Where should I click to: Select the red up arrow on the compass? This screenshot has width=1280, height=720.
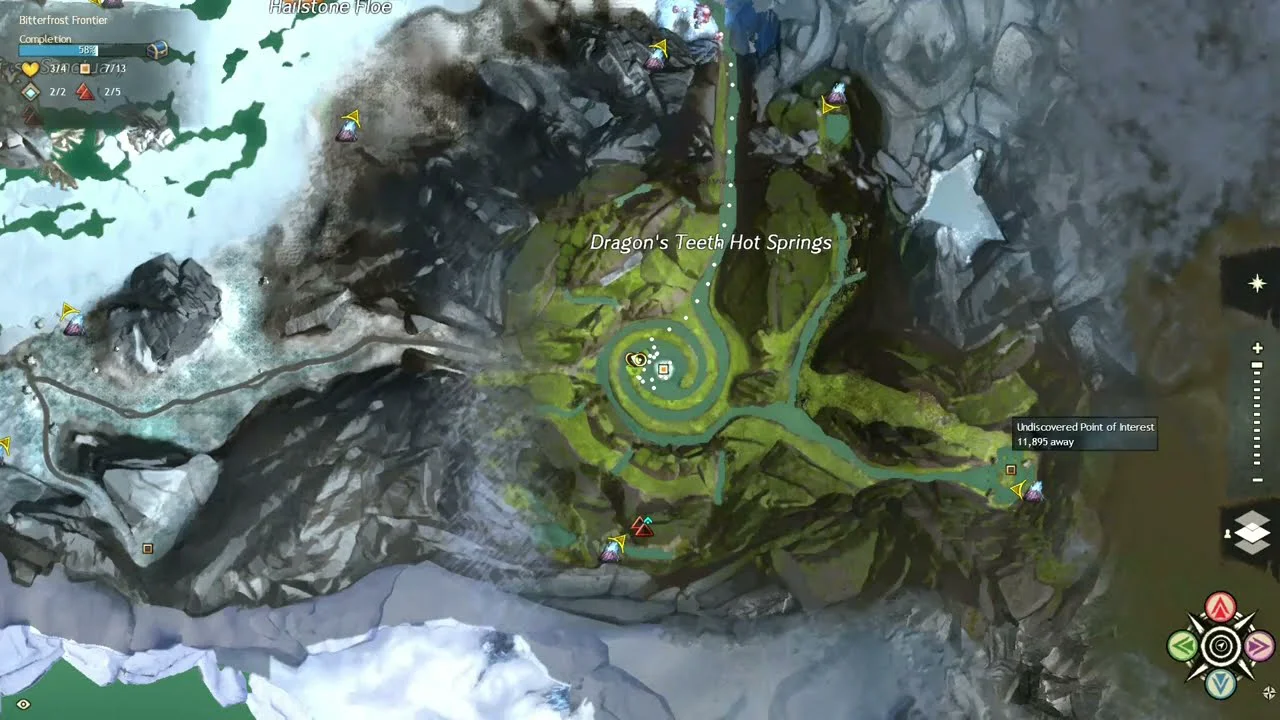coord(1220,607)
